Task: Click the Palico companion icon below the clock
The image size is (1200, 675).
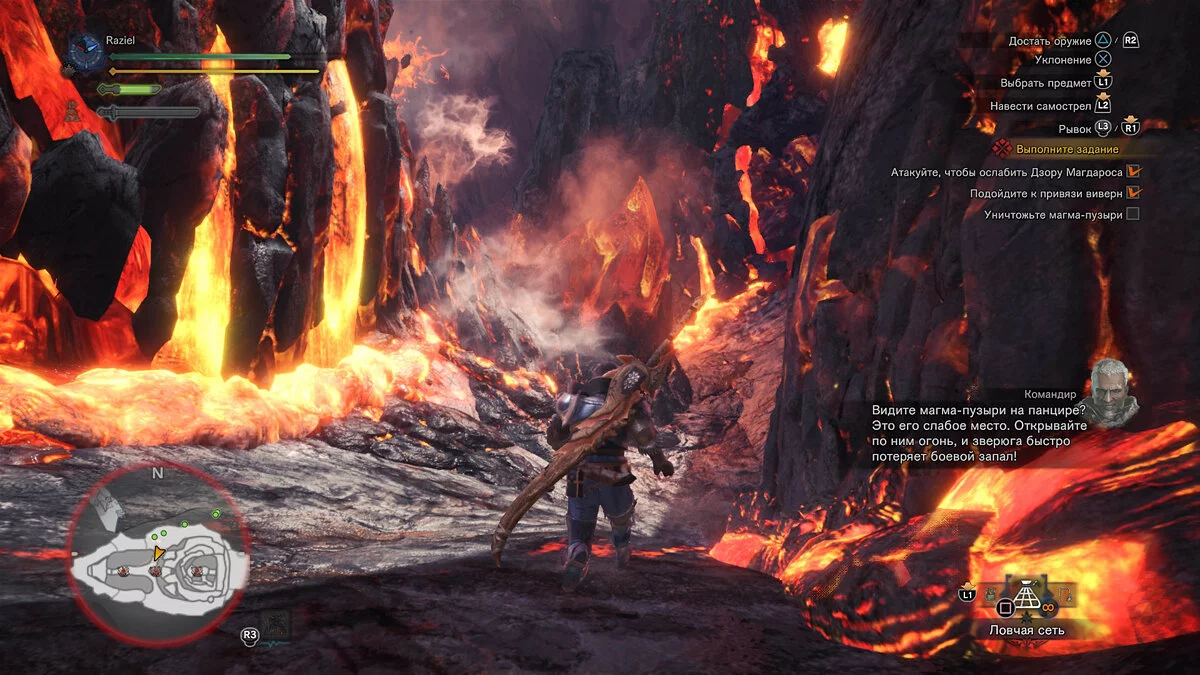Action: click(x=74, y=110)
